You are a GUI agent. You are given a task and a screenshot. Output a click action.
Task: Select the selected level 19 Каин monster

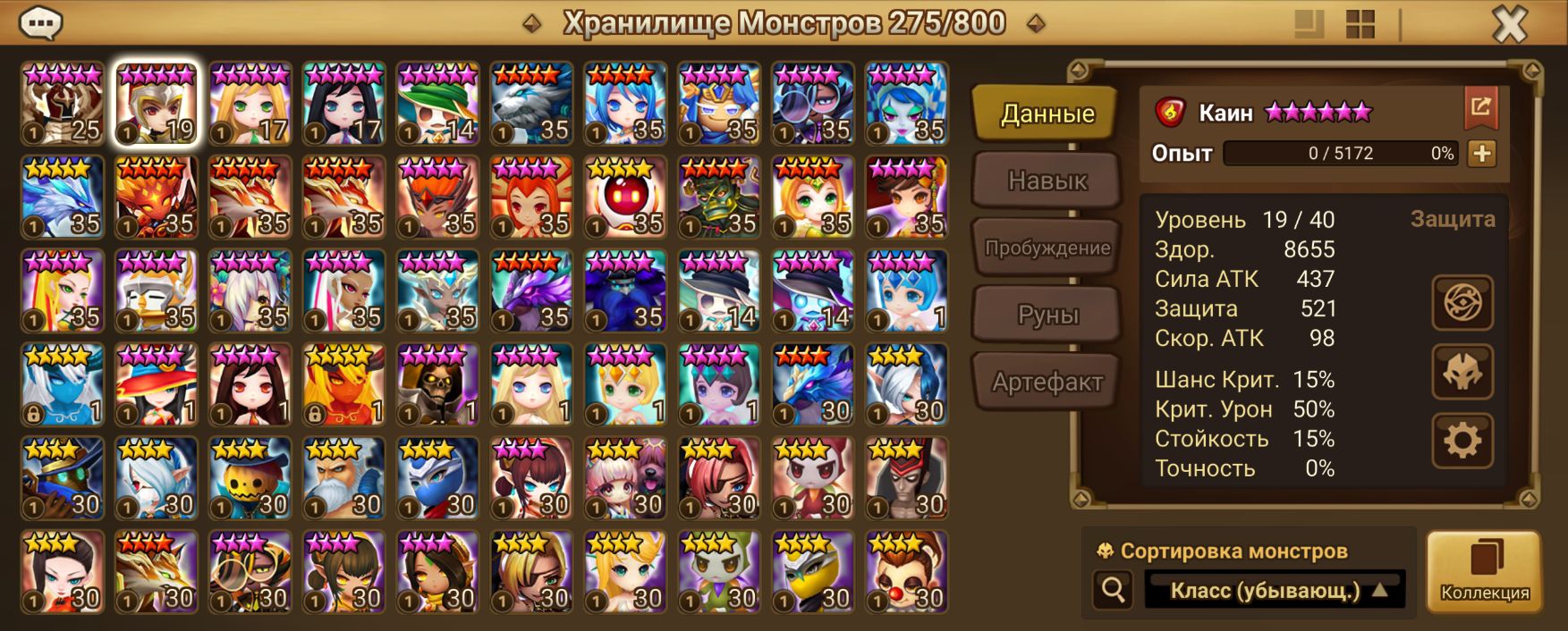pyautogui.click(x=157, y=104)
